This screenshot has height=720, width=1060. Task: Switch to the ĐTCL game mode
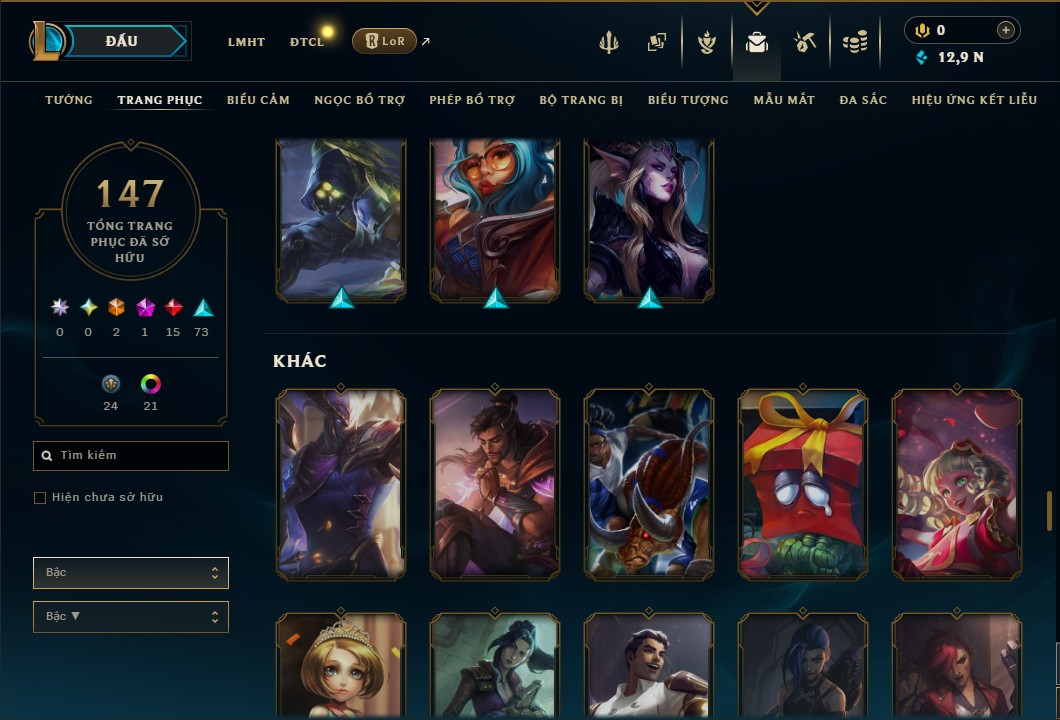pyautogui.click(x=307, y=42)
